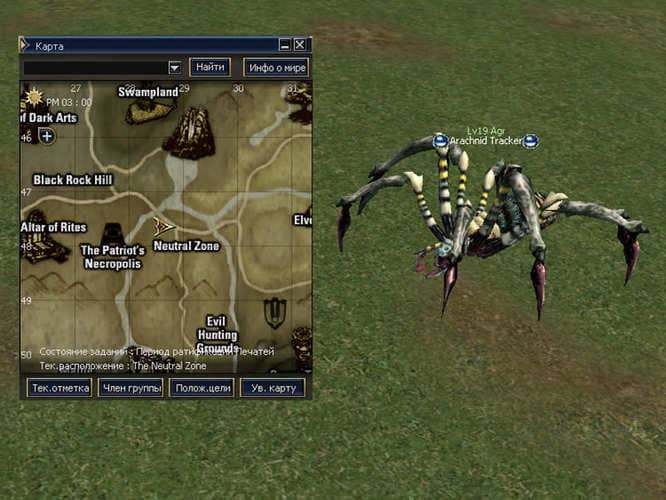The image size is (666, 500).
Task: Minimize the Карта map window
Action: [285, 45]
